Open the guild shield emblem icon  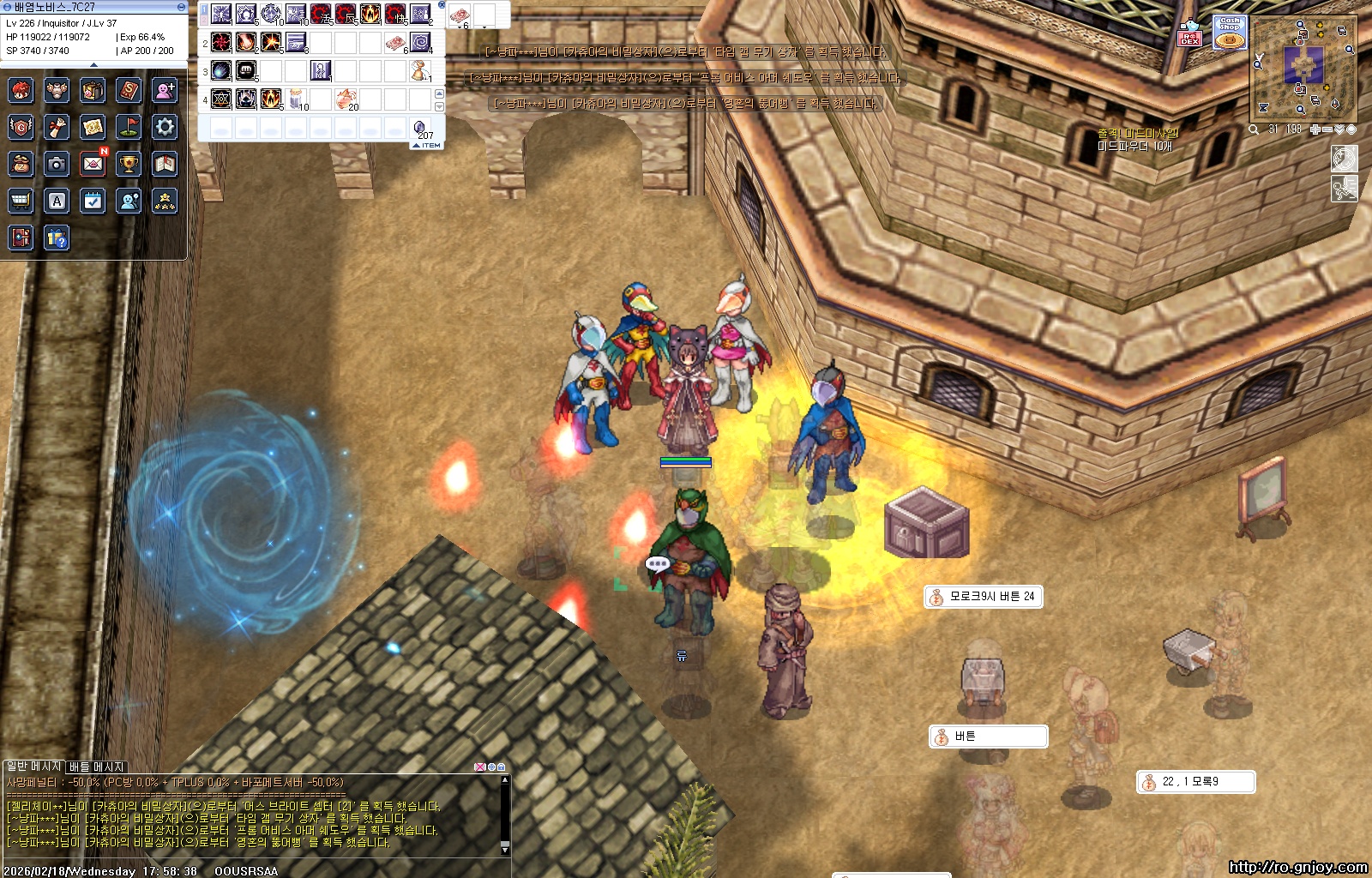pos(21,128)
